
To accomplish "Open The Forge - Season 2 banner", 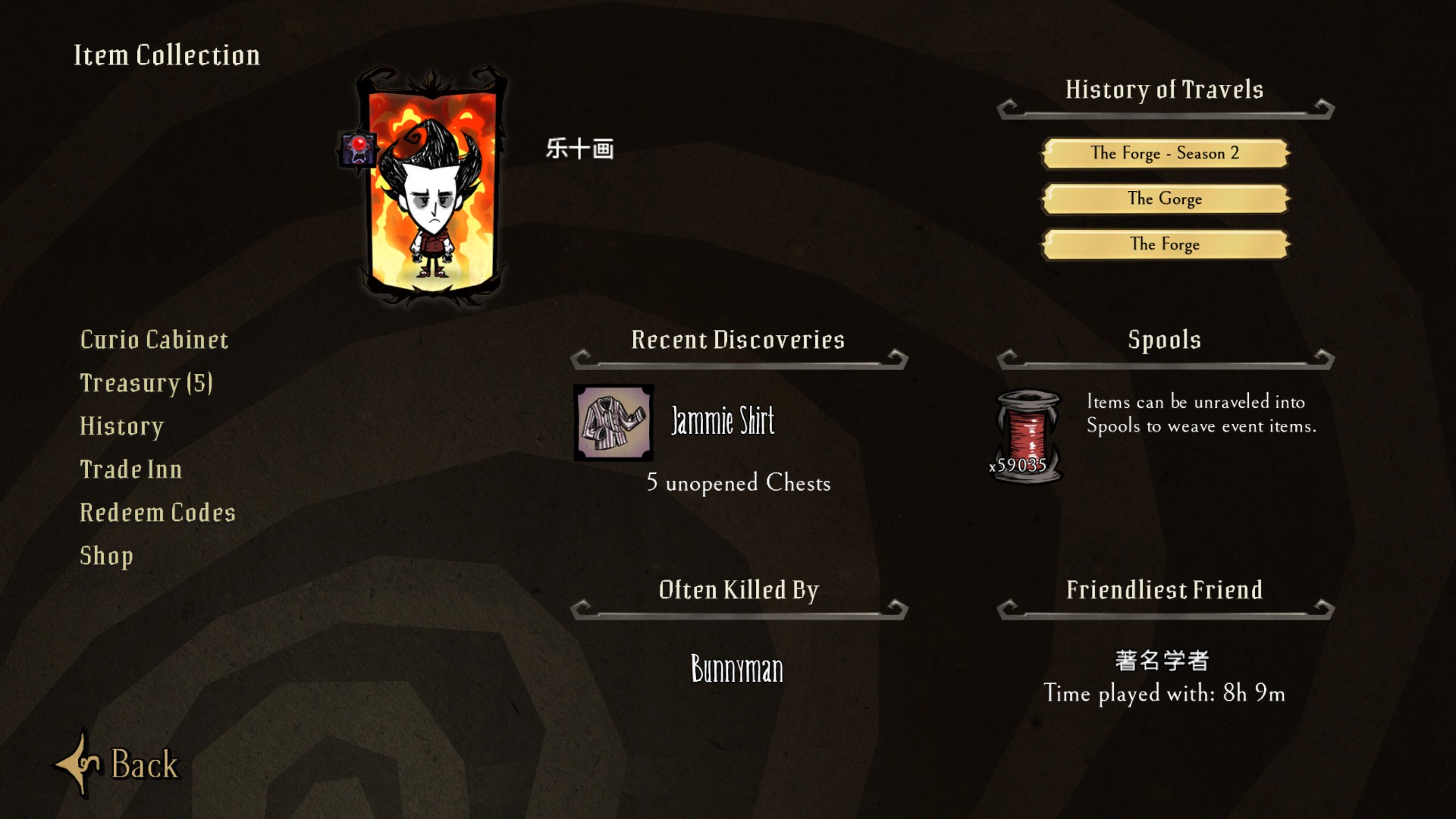I will (1165, 152).
